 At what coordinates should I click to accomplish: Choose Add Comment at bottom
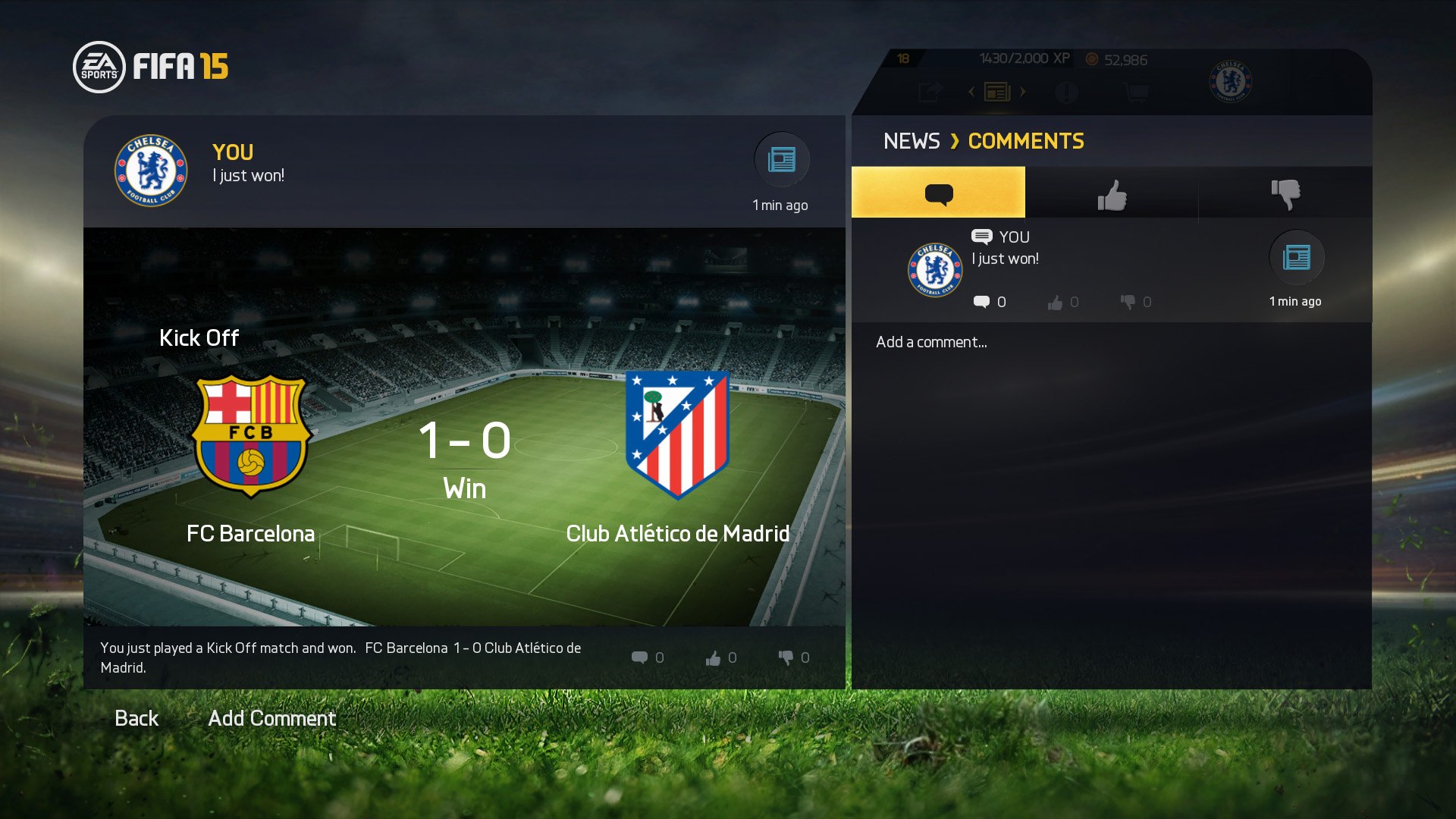[x=271, y=718]
